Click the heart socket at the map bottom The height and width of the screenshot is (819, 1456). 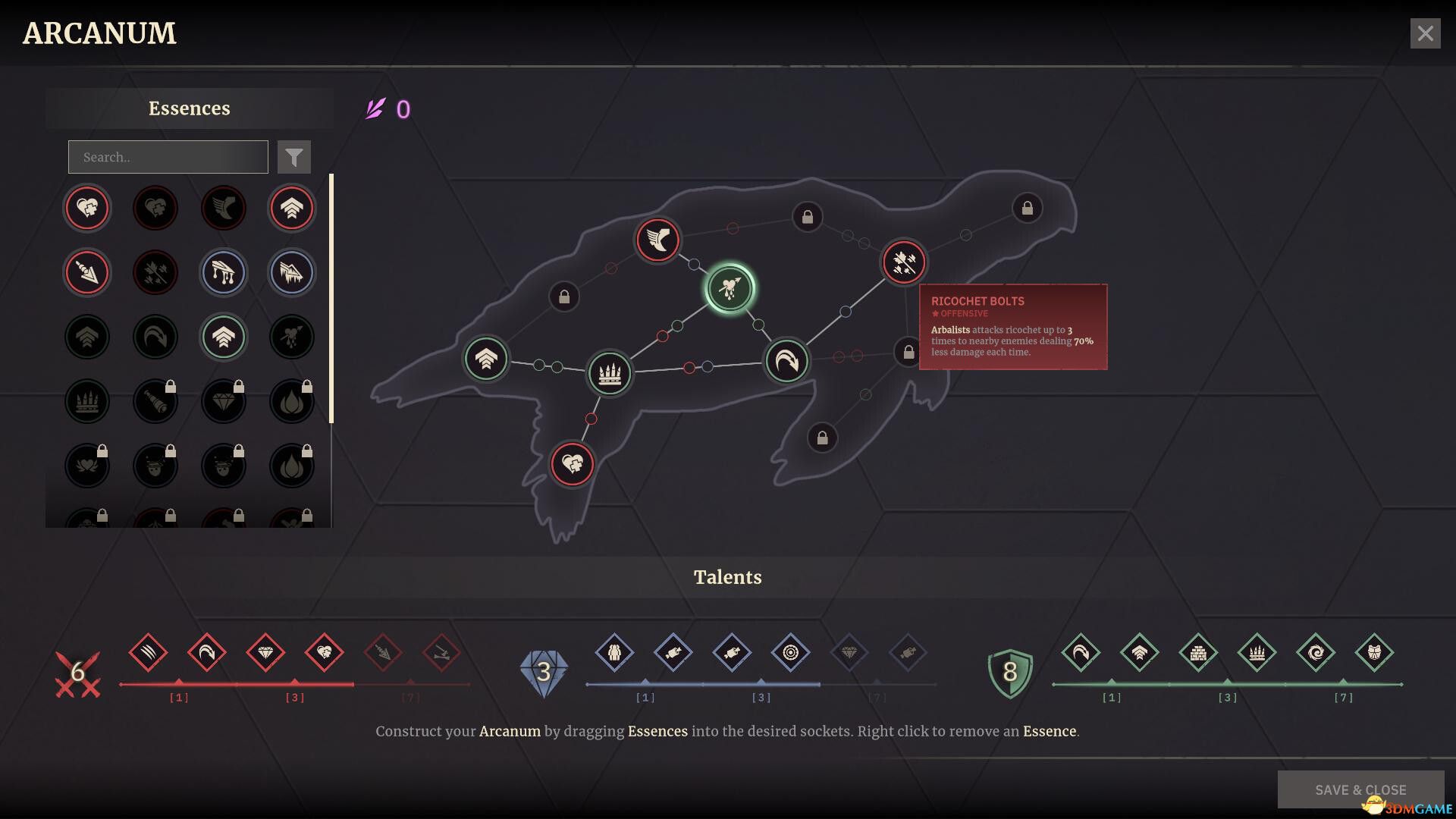(x=573, y=465)
